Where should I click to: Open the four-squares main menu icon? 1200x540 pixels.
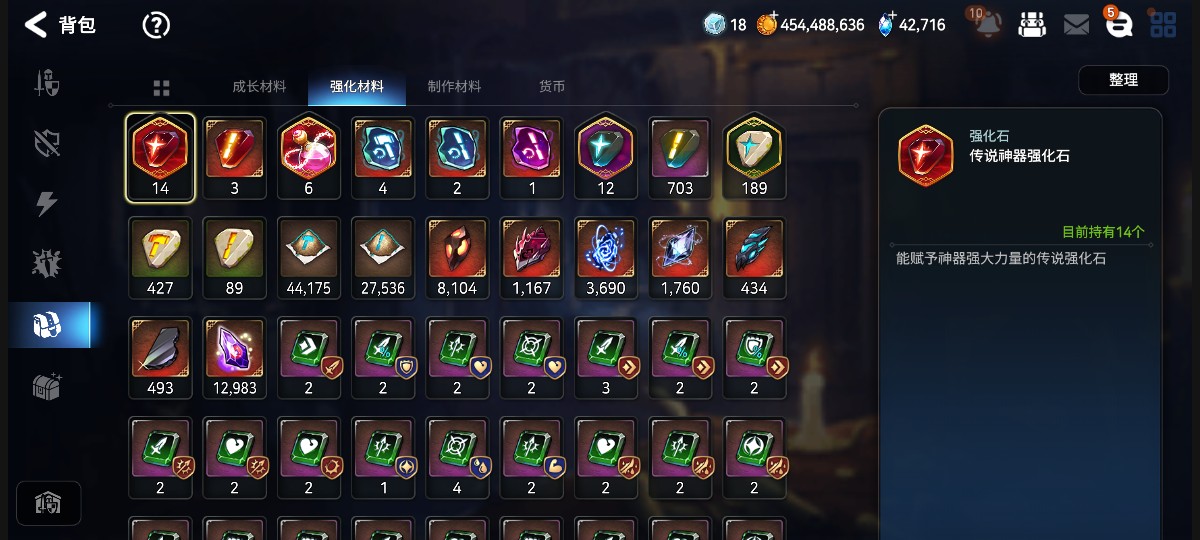[1163, 25]
